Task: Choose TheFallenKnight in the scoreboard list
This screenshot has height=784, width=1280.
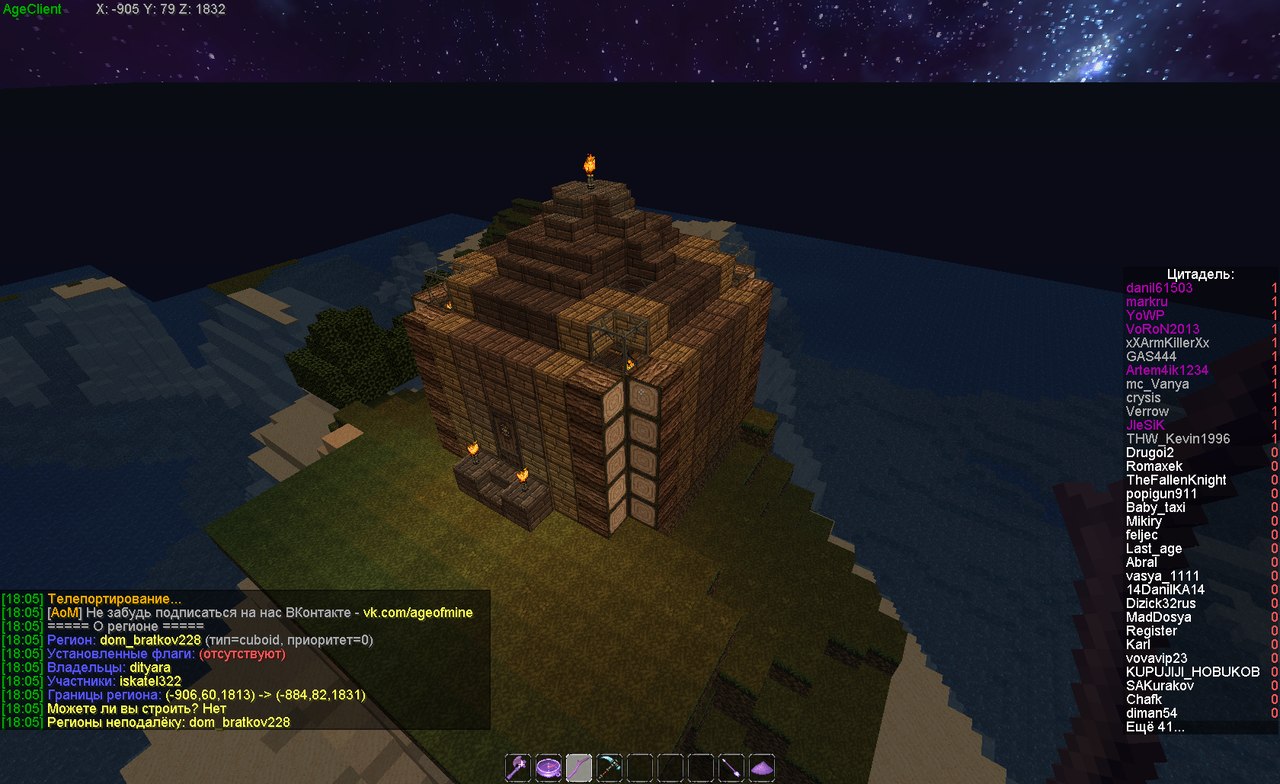Action: point(1176,480)
